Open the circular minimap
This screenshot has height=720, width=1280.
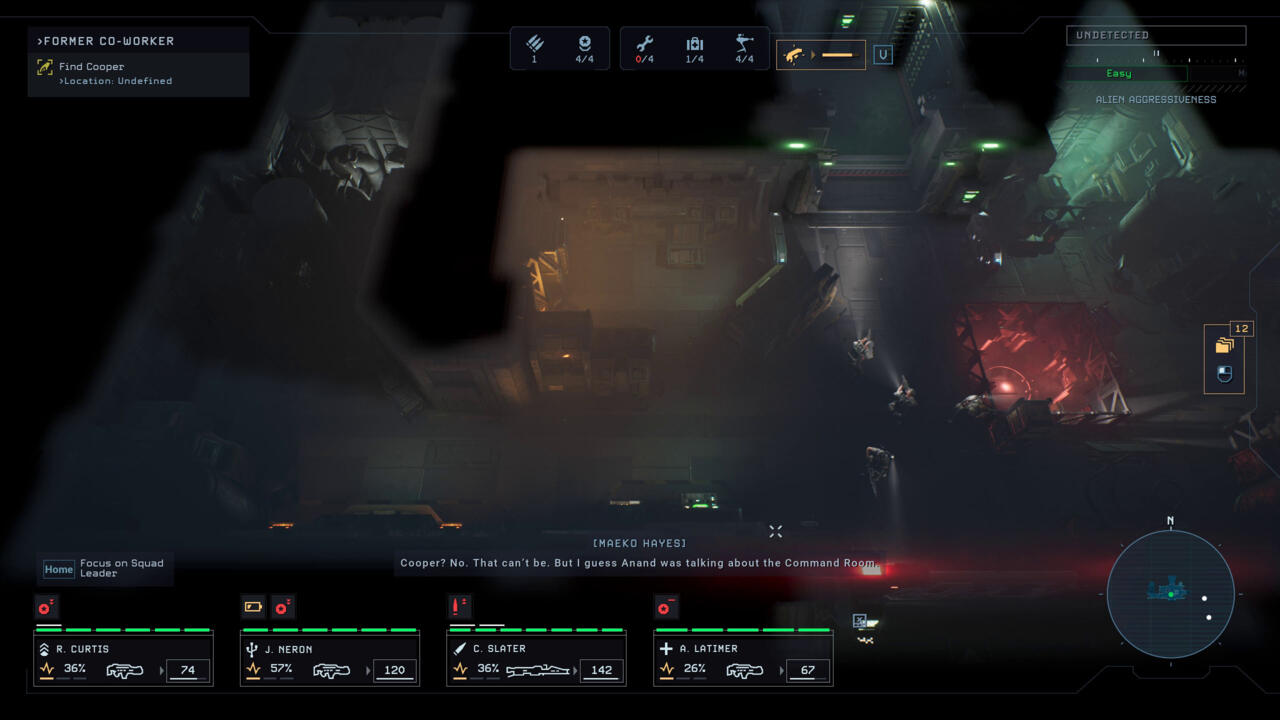[x=1170, y=594]
